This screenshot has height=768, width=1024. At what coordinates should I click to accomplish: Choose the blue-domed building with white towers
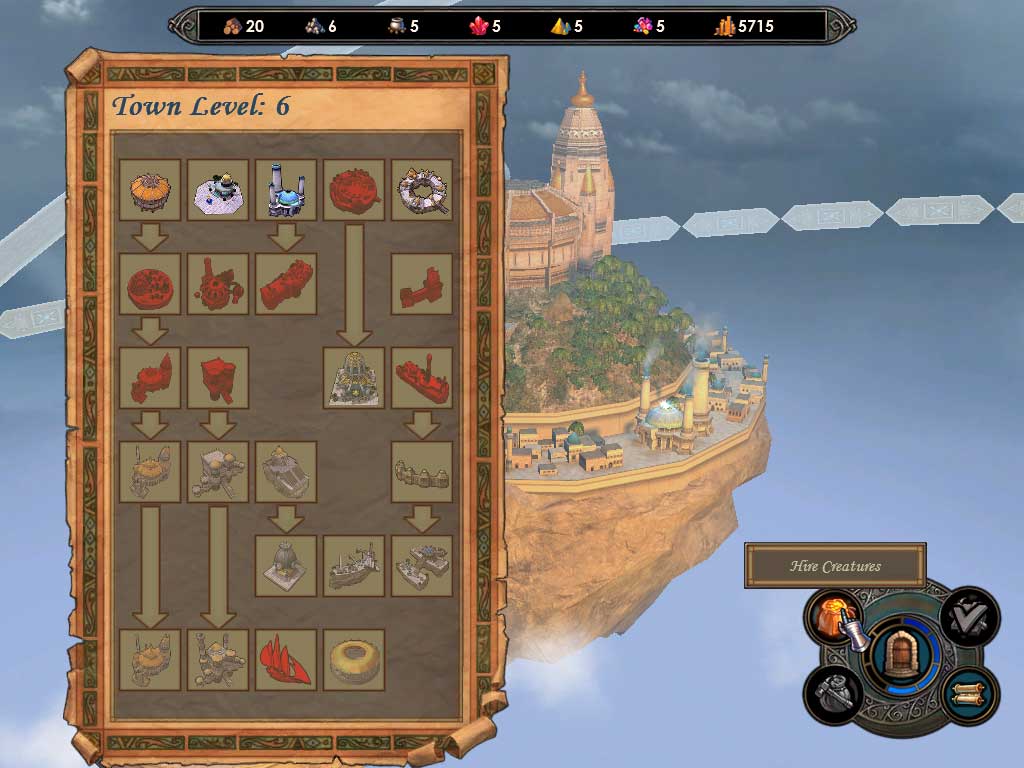point(286,190)
